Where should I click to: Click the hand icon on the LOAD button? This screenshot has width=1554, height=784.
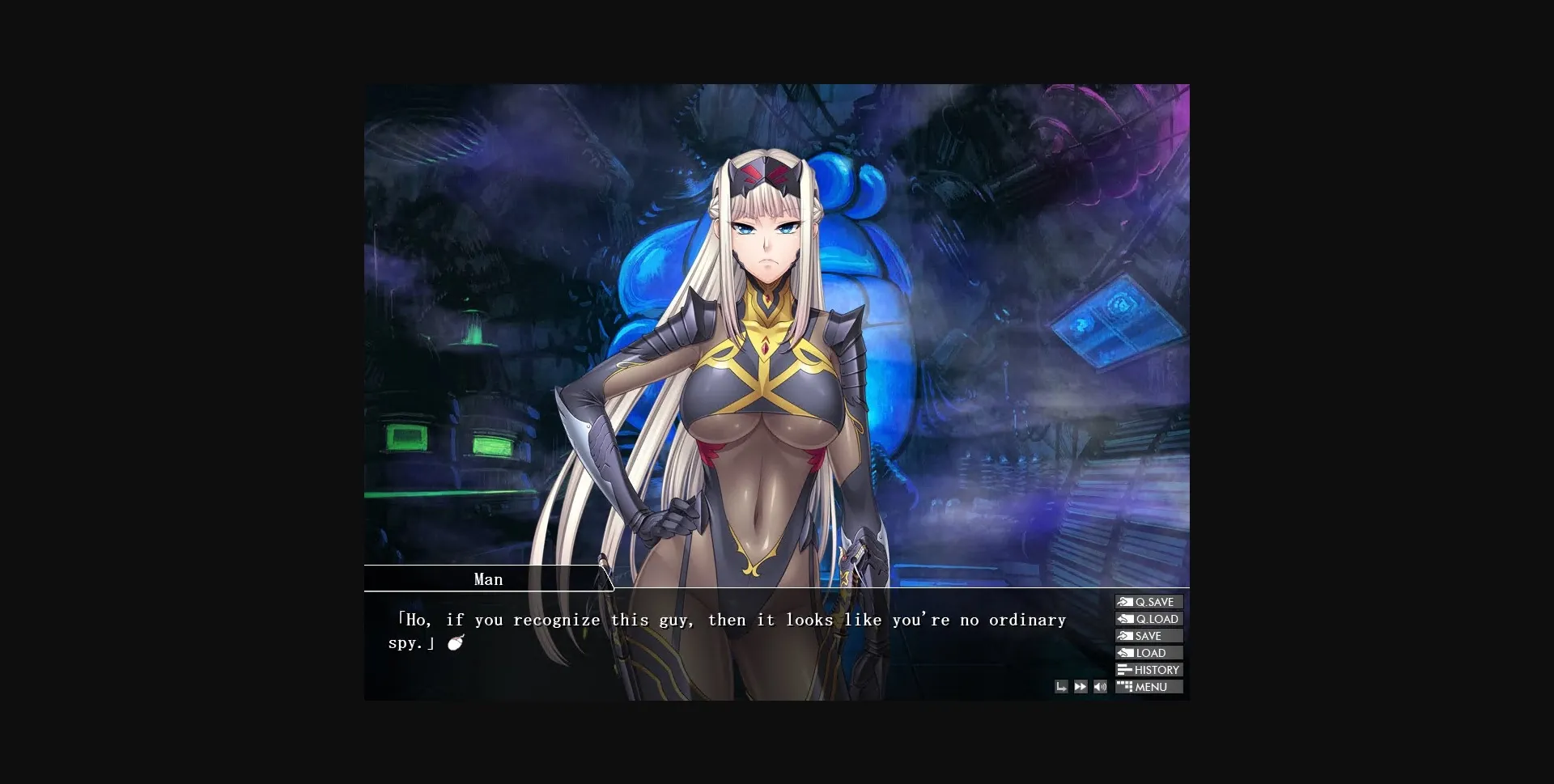(x=1125, y=652)
